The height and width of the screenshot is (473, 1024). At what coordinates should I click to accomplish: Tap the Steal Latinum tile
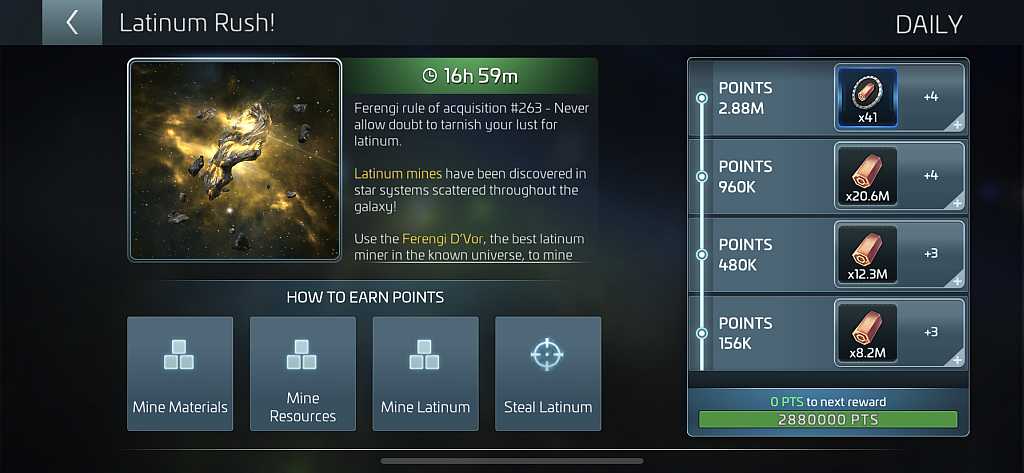[x=548, y=373]
